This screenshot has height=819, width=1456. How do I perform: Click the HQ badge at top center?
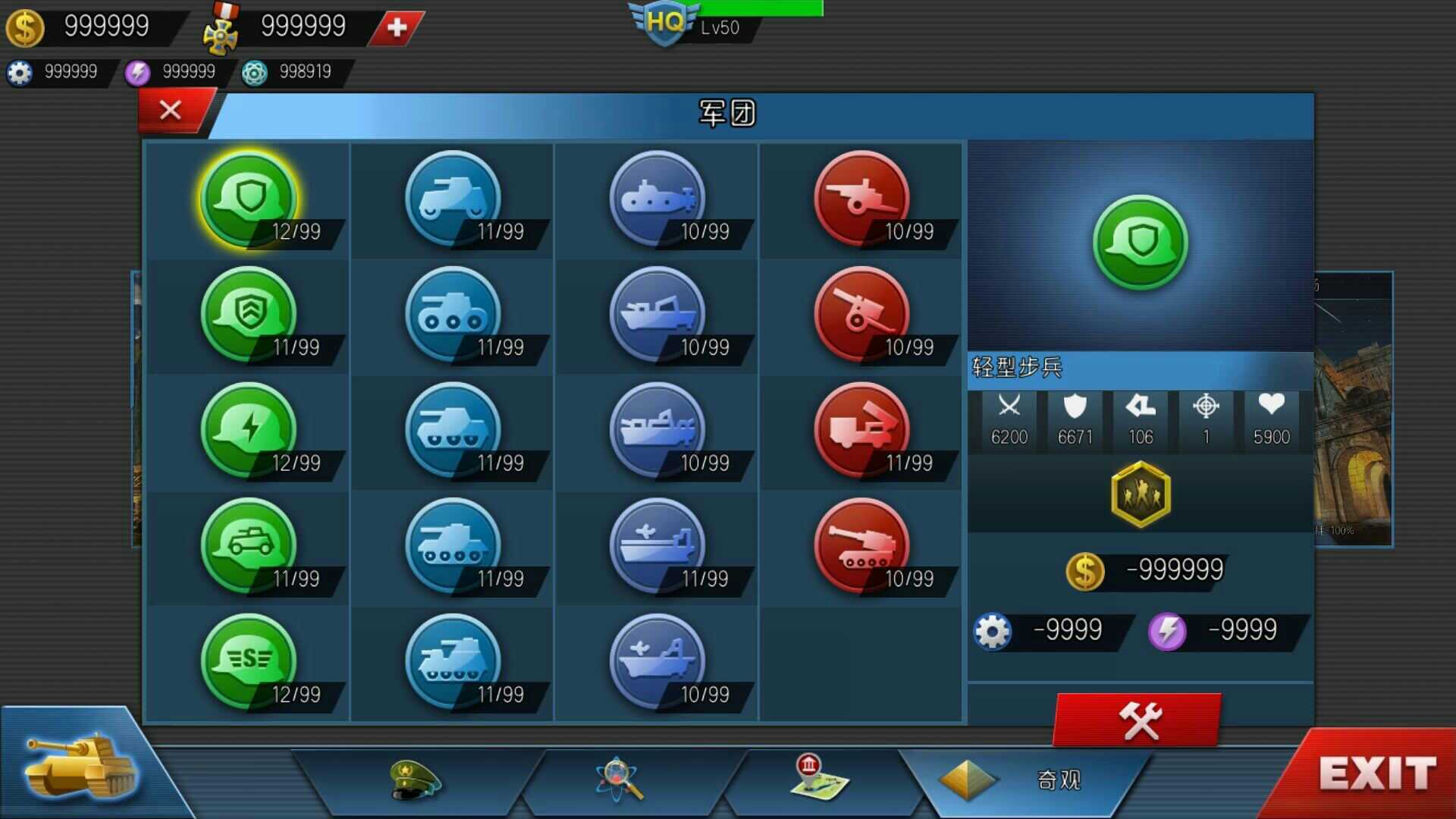coord(664,19)
